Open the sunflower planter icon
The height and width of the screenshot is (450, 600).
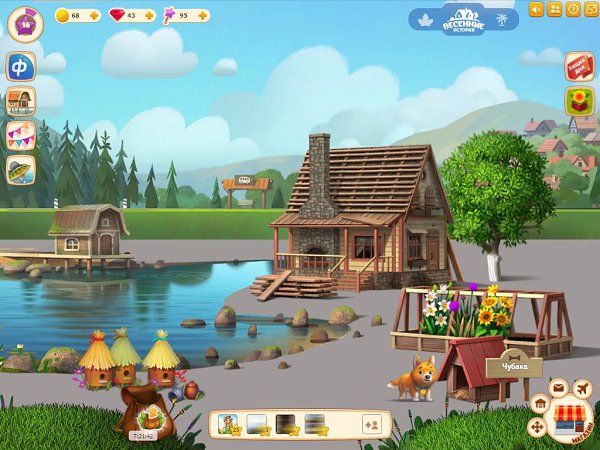tap(579, 101)
